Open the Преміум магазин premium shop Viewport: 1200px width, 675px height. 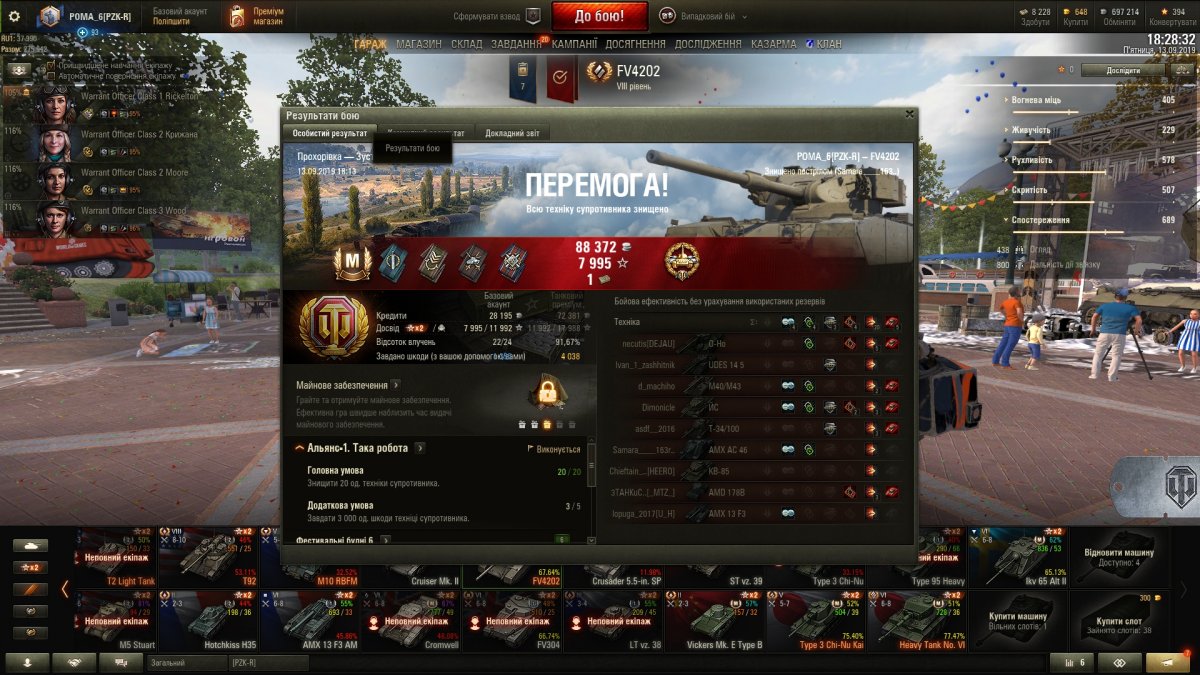(257, 16)
